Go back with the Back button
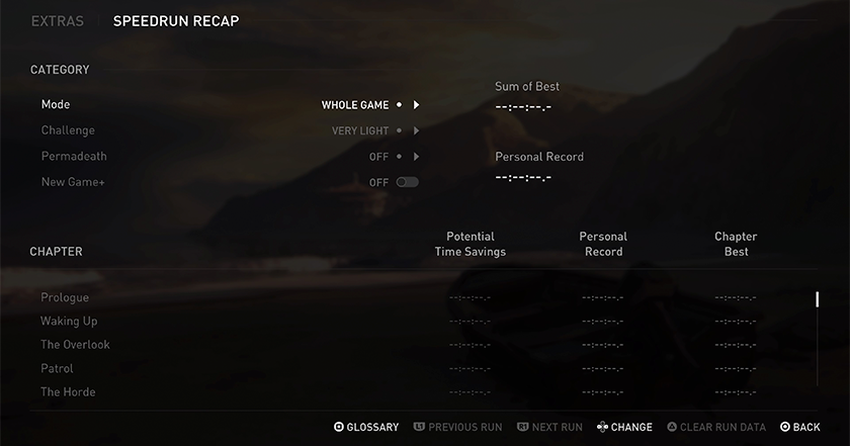Image resolution: width=850 pixels, height=446 pixels. (x=800, y=427)
